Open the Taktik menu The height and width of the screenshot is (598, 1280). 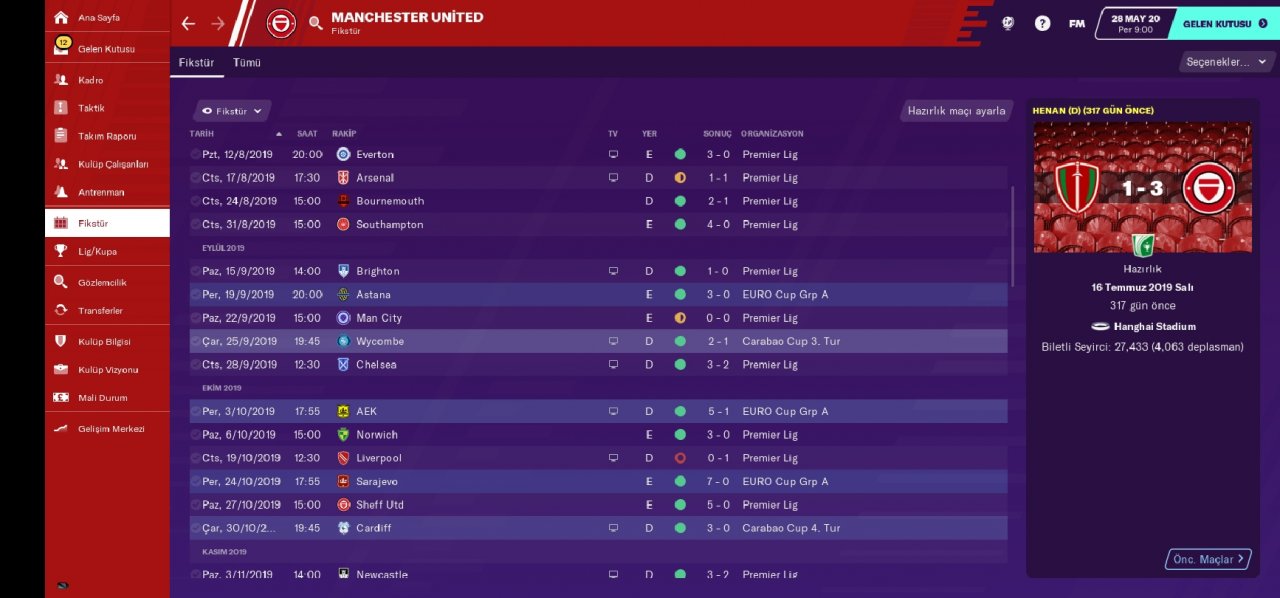click(91, 108)
